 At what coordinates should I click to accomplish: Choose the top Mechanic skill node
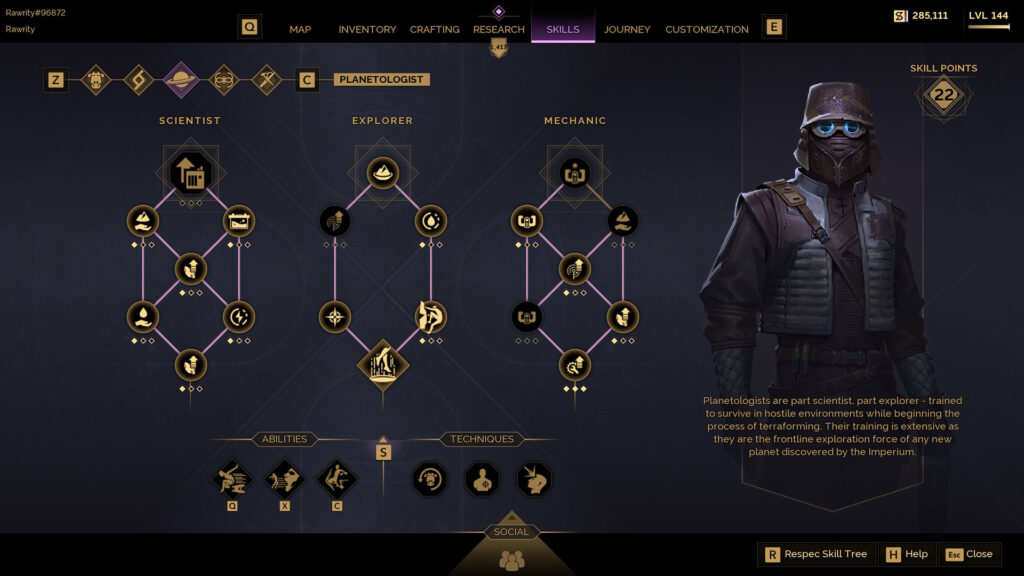pos(575,173)
